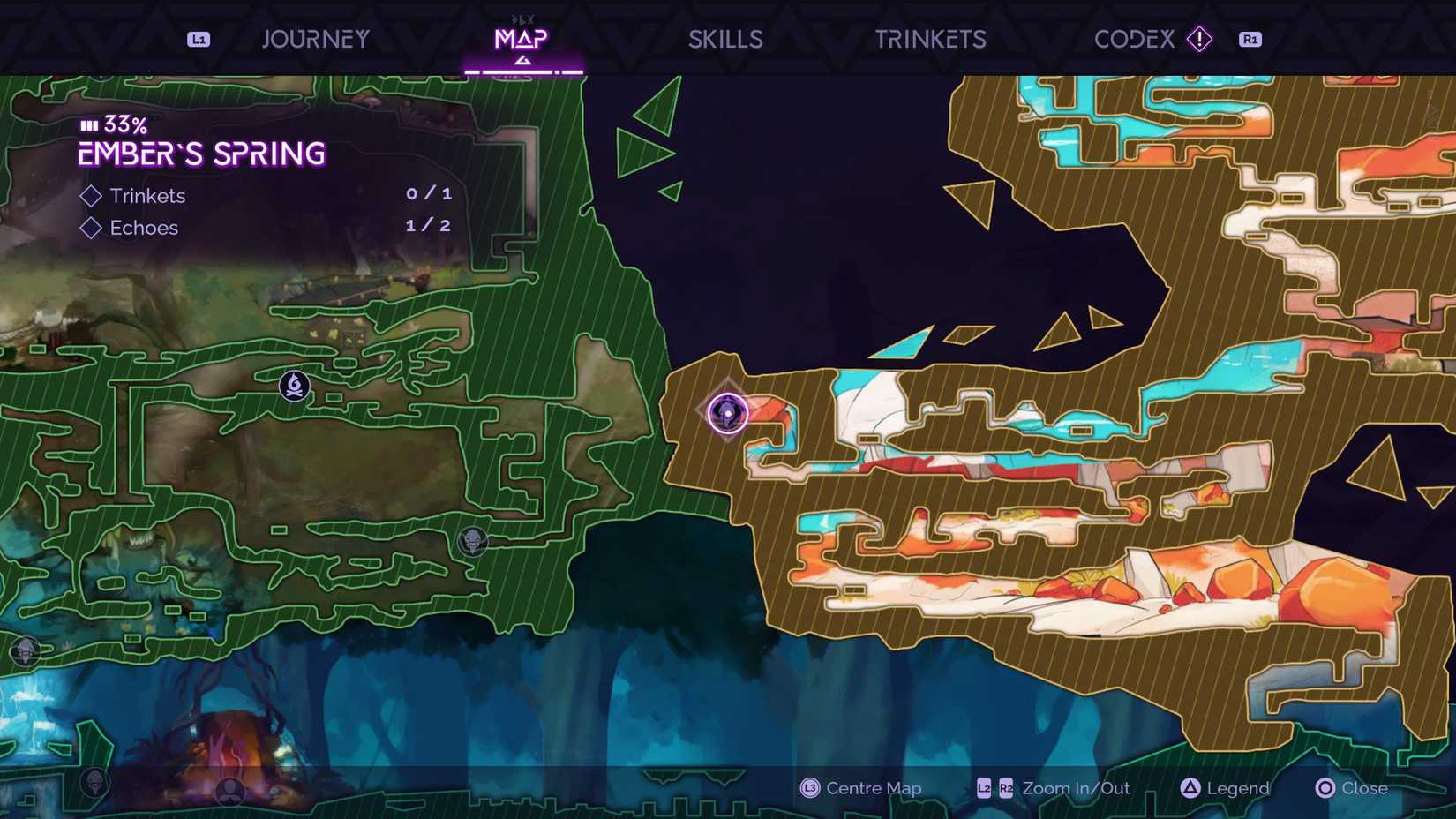Image resolution: width=1456 pixels, height=819 pixels.
Task: Switch to the SKILLS tab
Action: pos(725,39)
